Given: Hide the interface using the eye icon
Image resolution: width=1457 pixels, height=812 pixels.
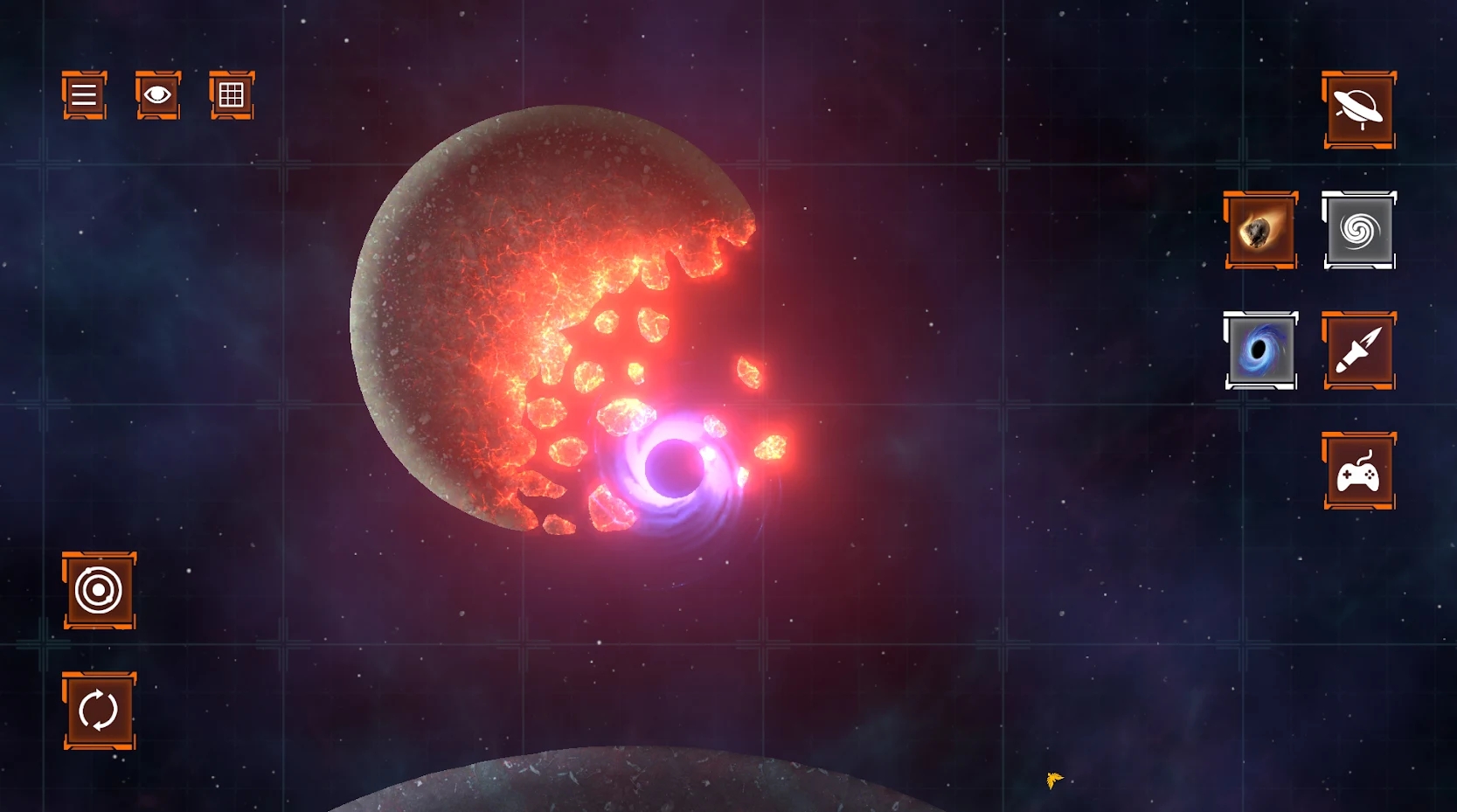Looking at the screenshot, I should (157, 96).
